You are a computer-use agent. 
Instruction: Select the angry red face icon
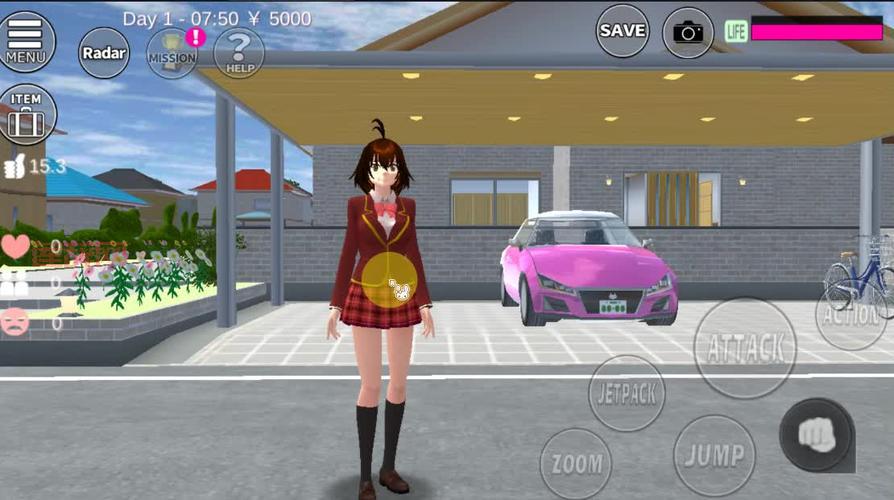coord(14,322)
